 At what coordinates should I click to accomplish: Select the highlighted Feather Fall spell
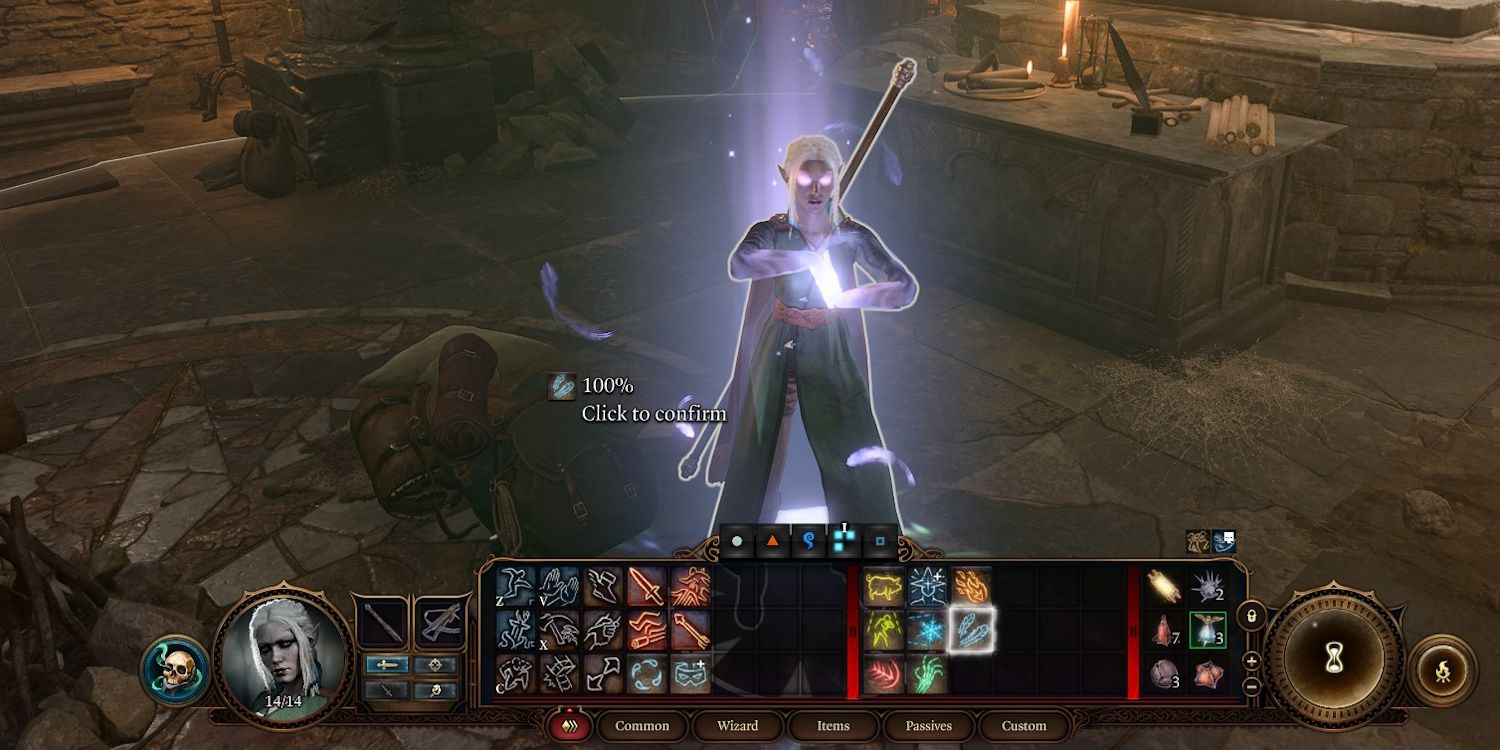[969, 630]
